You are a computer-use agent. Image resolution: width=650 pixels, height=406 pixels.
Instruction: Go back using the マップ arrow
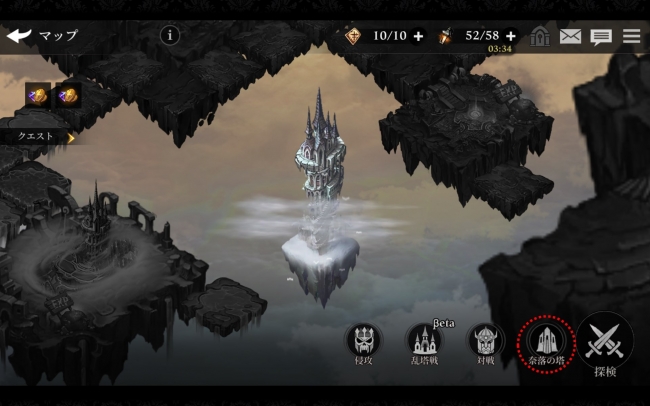[x=19, y=36]
